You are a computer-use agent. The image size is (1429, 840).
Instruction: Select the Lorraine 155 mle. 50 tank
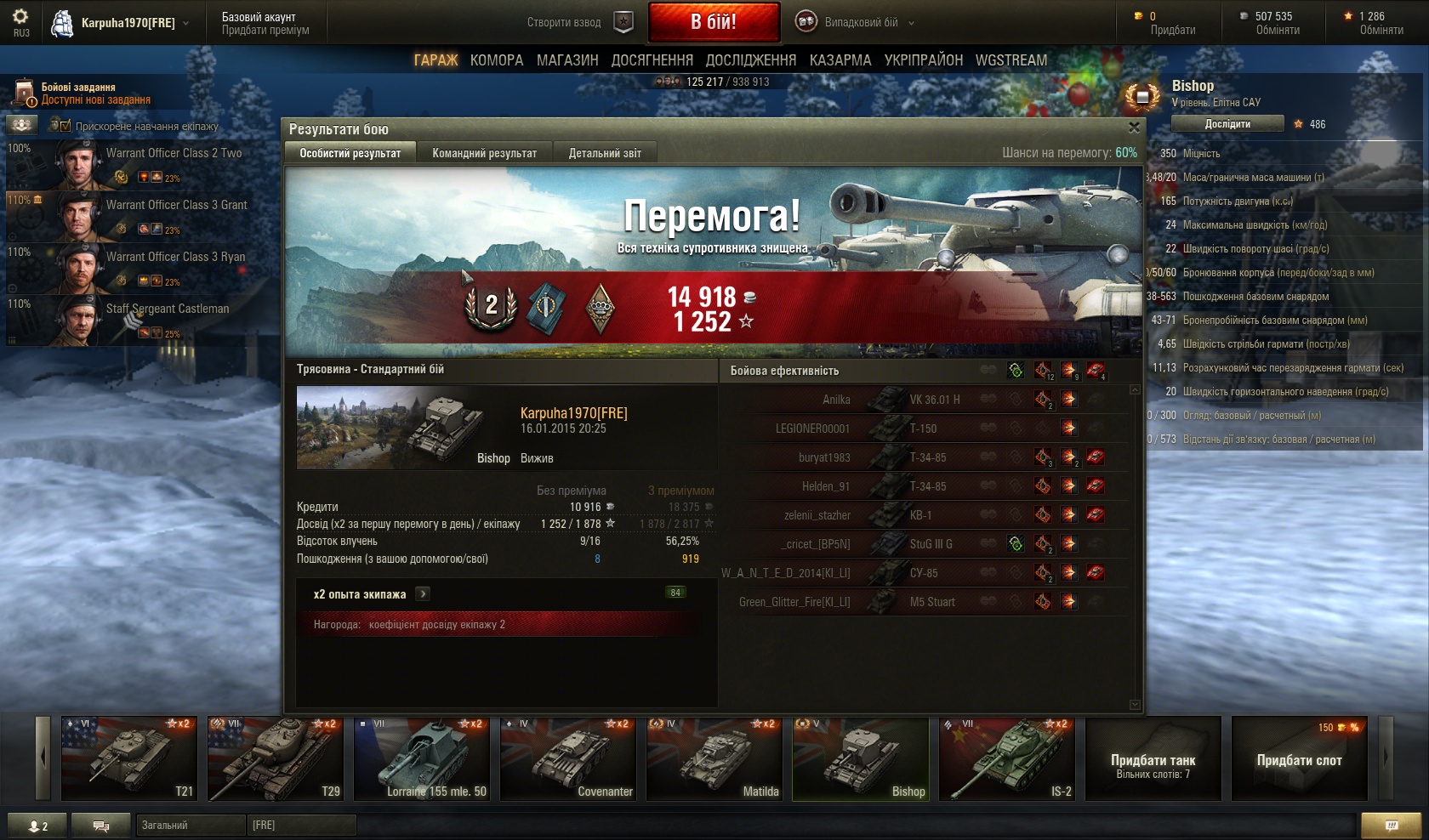click(x=422, y=758)
